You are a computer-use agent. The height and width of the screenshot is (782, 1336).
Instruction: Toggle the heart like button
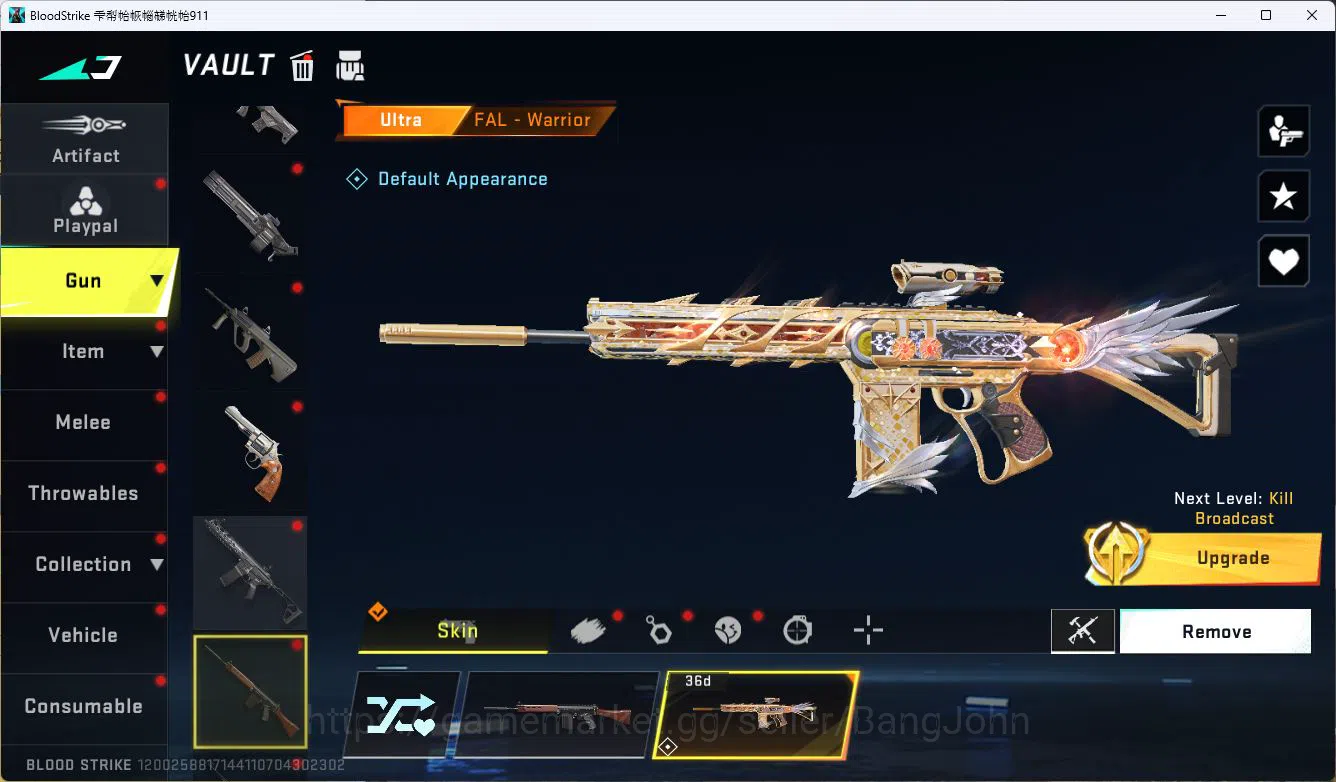[x=1284, y=261]
